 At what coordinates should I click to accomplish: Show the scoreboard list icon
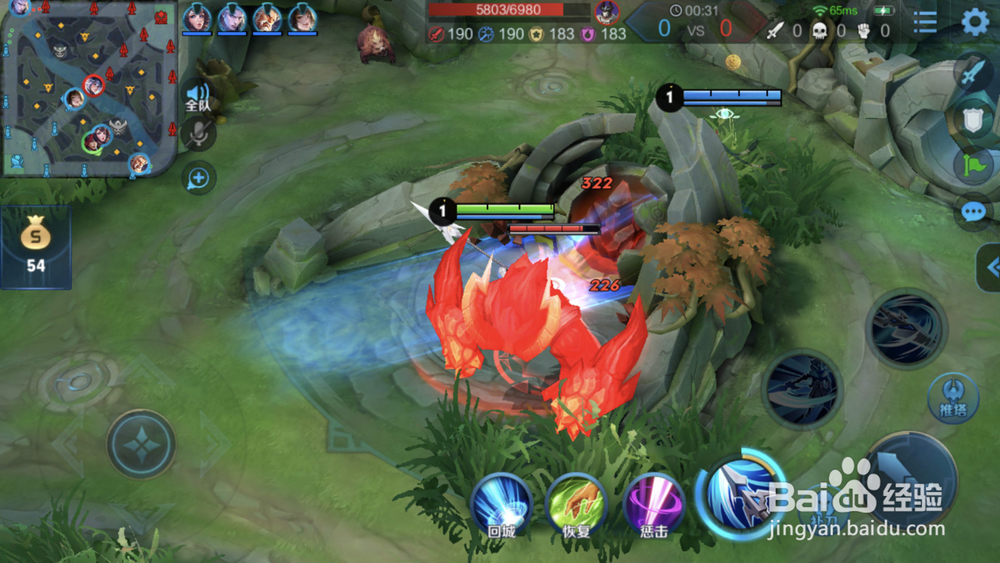point(925,22)
